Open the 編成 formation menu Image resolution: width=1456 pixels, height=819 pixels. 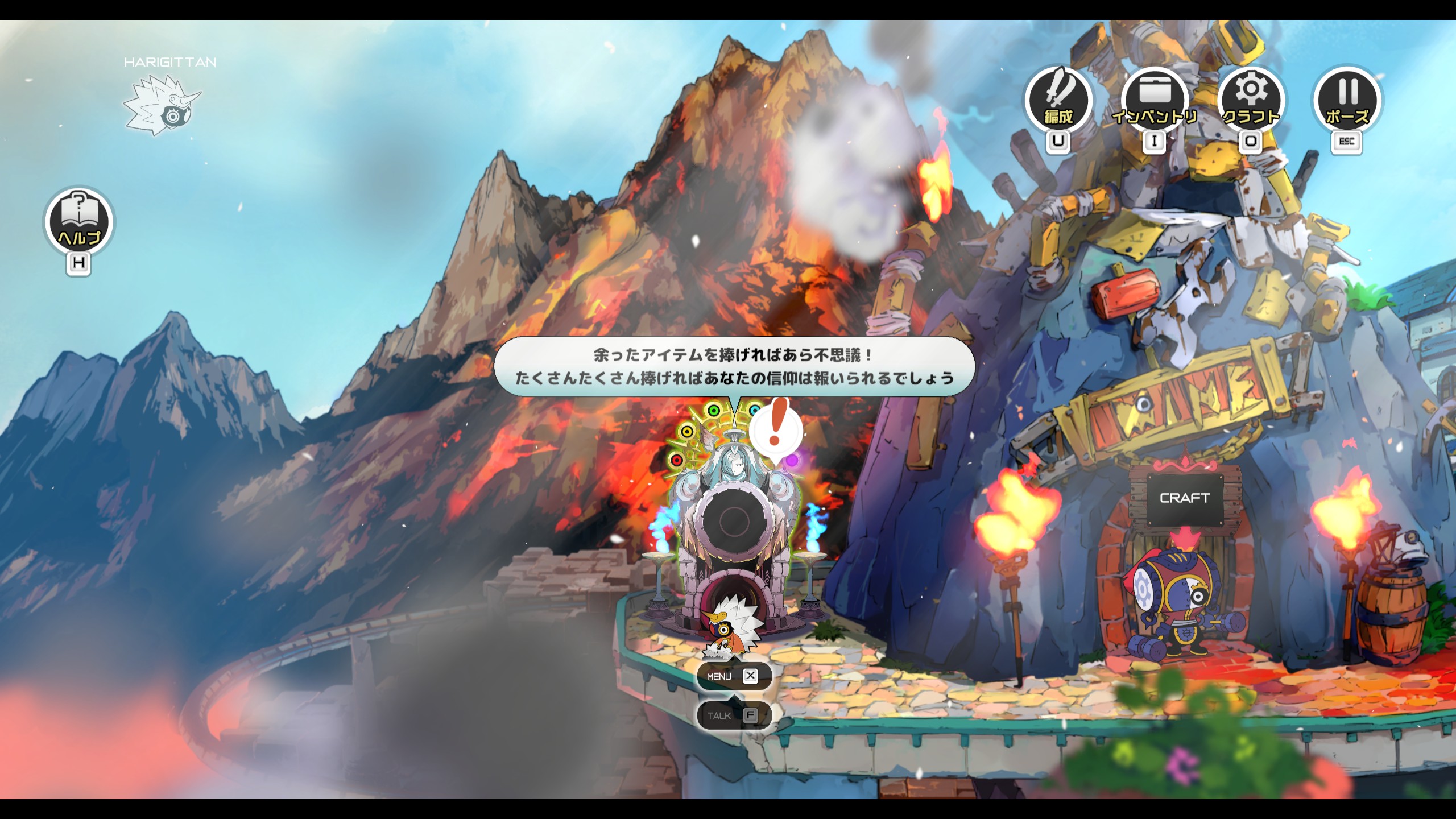pyautogui.click(x=1058, y=101)
